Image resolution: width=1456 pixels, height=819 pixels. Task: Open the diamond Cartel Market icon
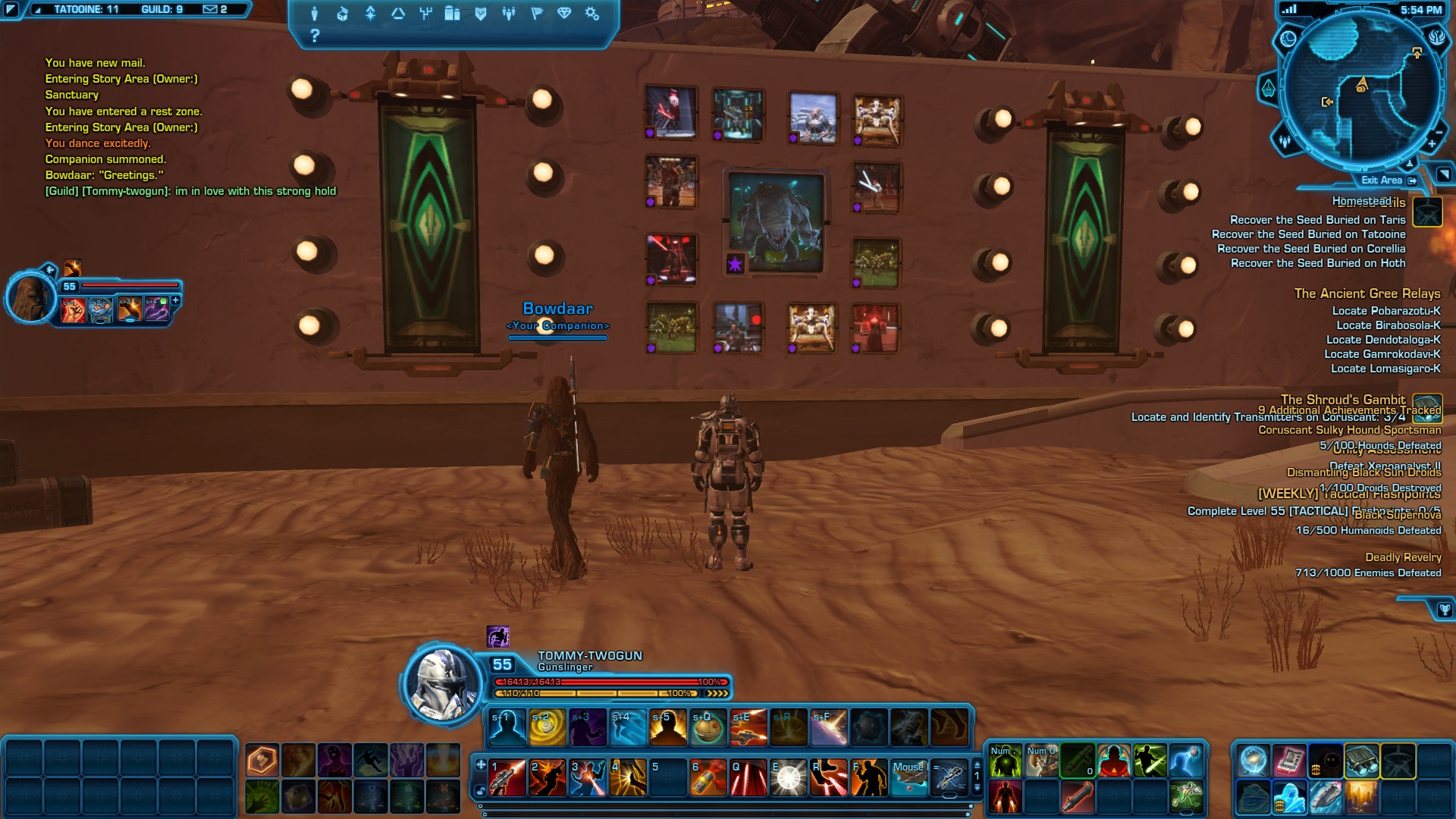pos(564,14)
